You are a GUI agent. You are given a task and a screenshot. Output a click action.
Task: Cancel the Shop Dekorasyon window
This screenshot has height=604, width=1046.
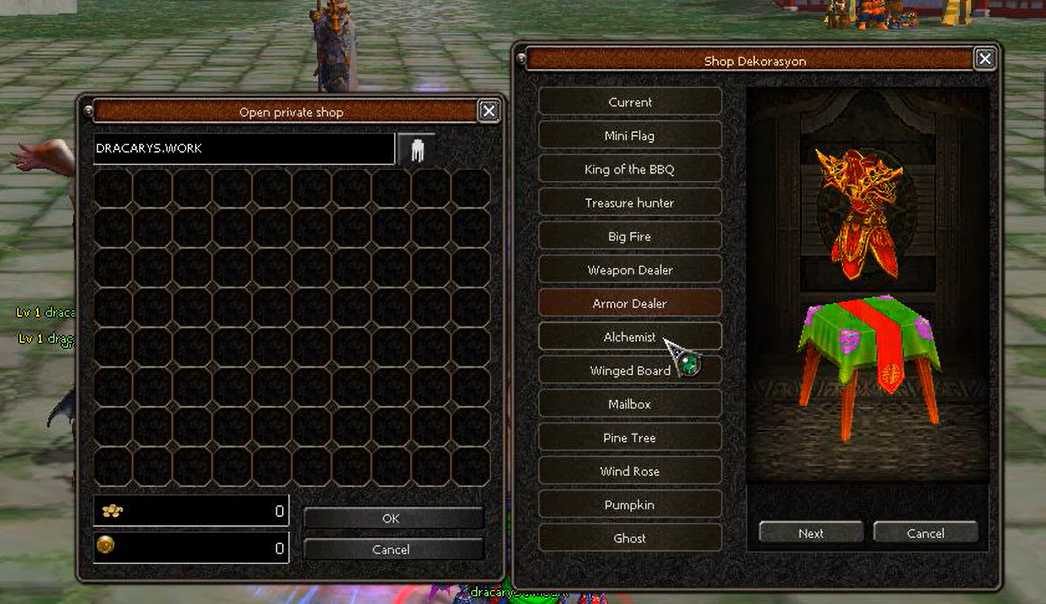click(x=925, y=533)
